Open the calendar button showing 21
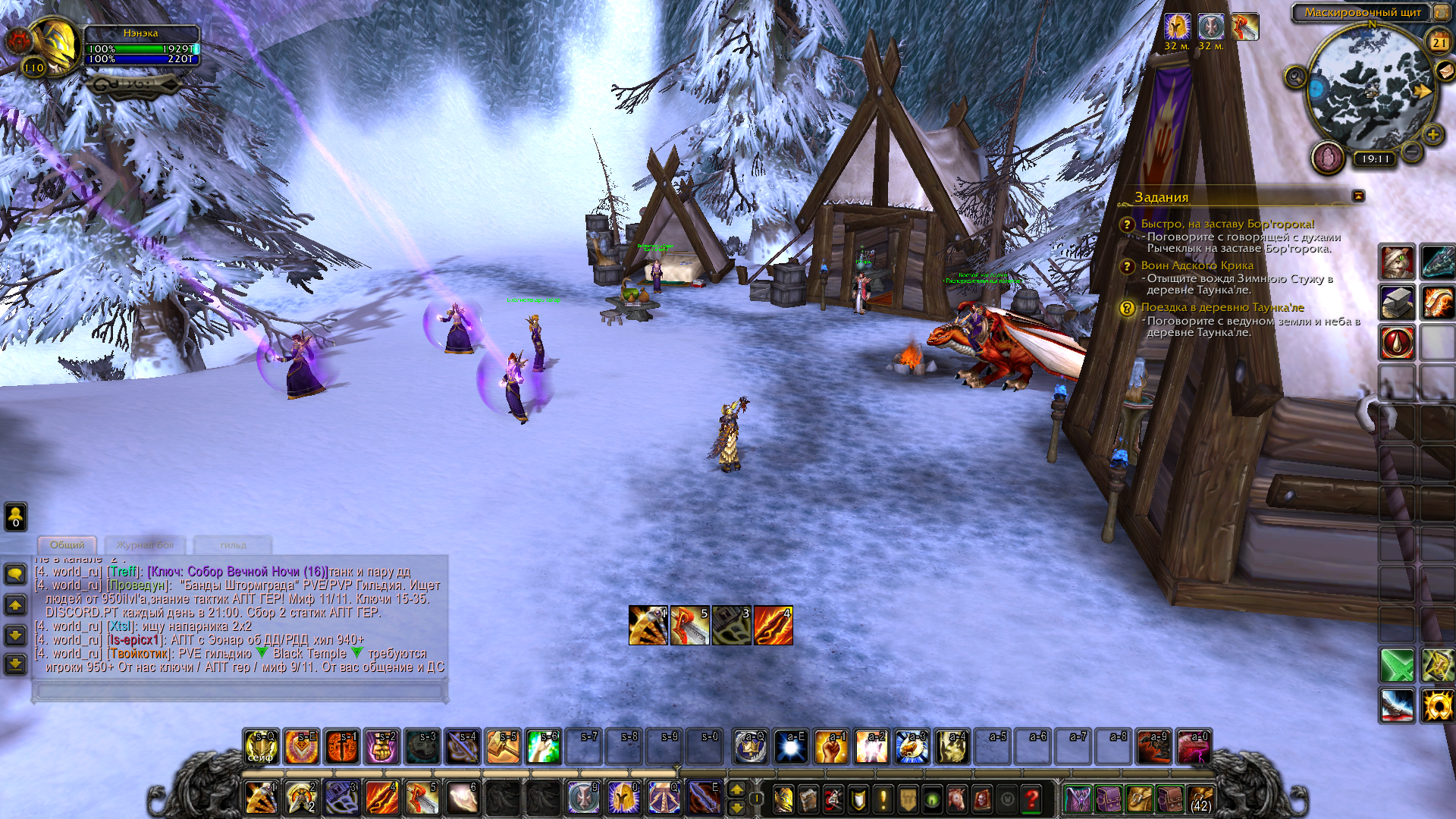 pos(1439,42)
